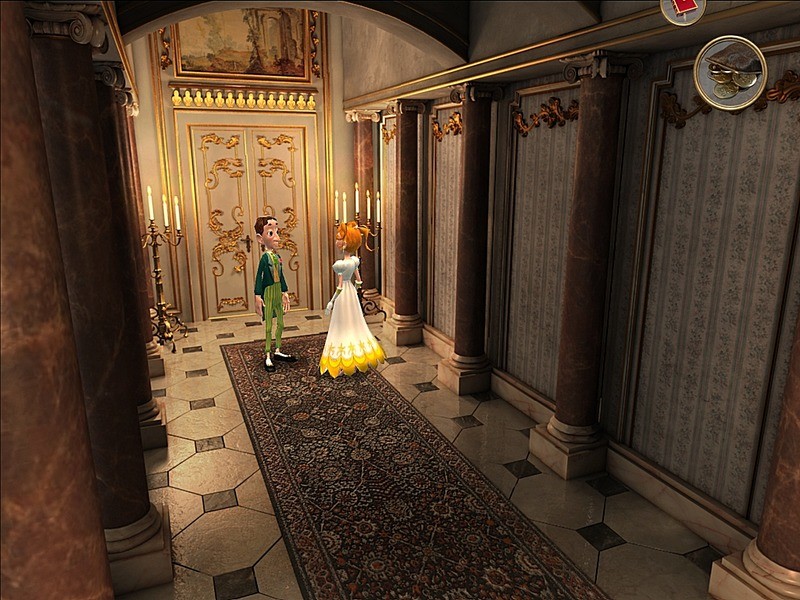
Task: Open the coin purse inventory icon
Action: 730,72
